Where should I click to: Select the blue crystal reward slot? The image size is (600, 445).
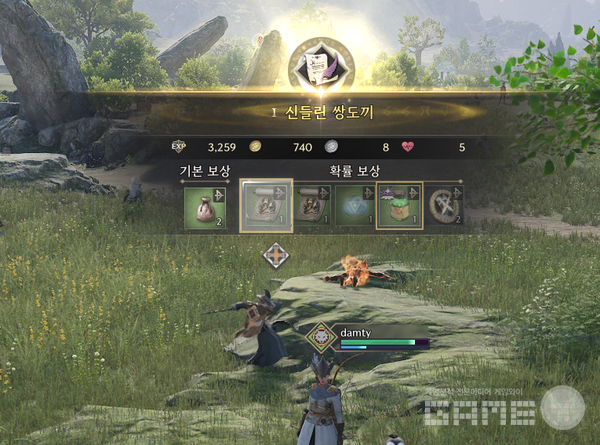(354, 207)
